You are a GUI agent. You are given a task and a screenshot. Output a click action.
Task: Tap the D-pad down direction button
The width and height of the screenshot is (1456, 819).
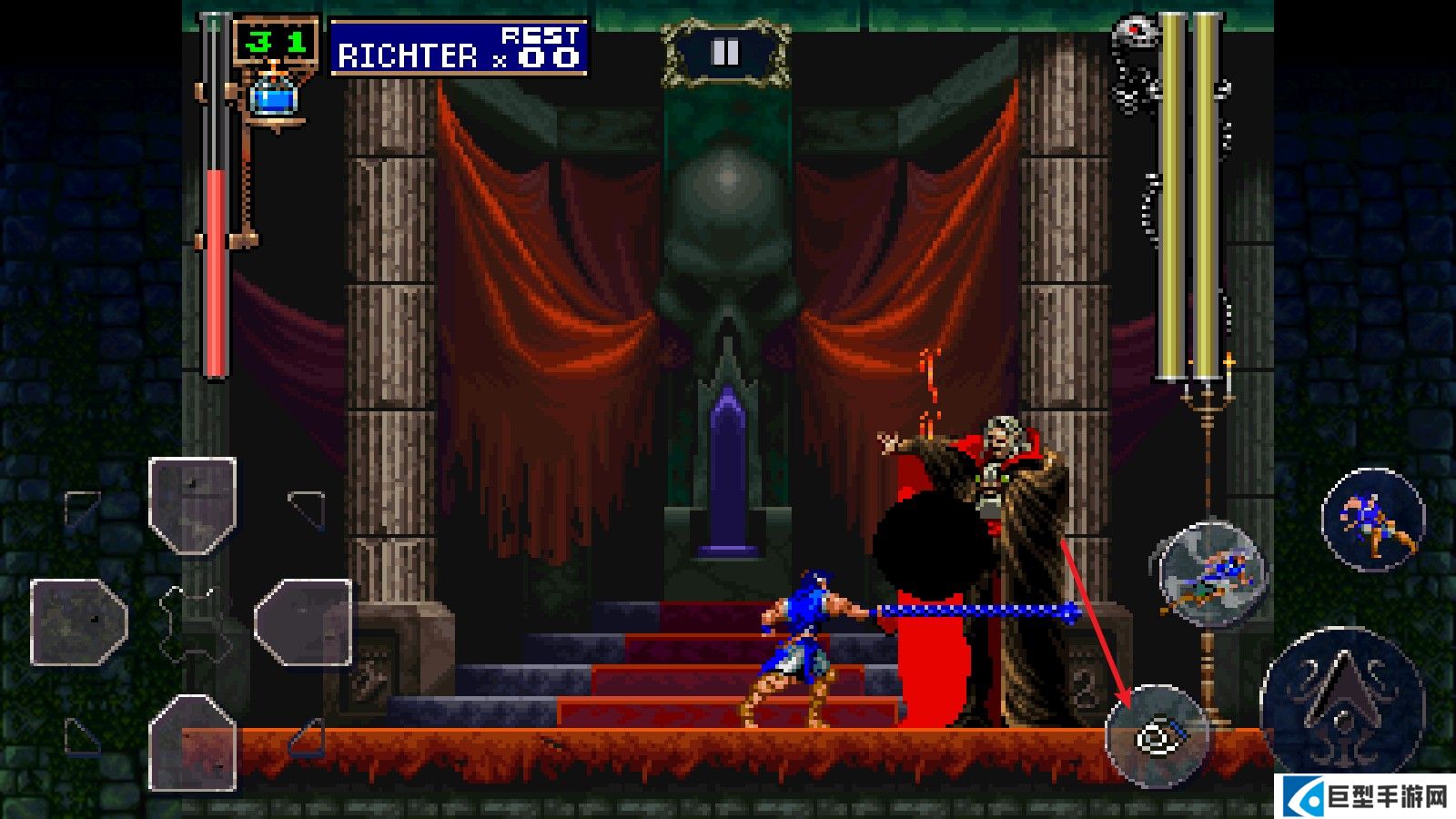pyautogui.click(x=193, y=743)
